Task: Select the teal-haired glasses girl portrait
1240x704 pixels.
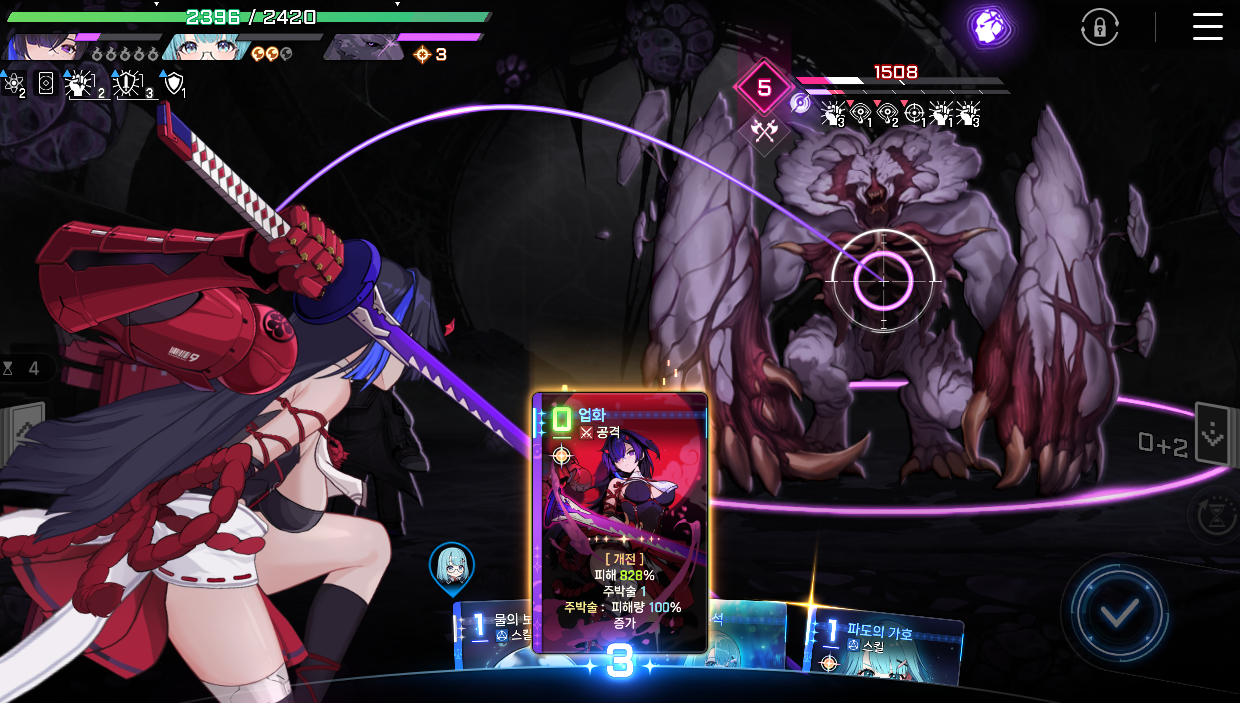Action: (204, 46)
